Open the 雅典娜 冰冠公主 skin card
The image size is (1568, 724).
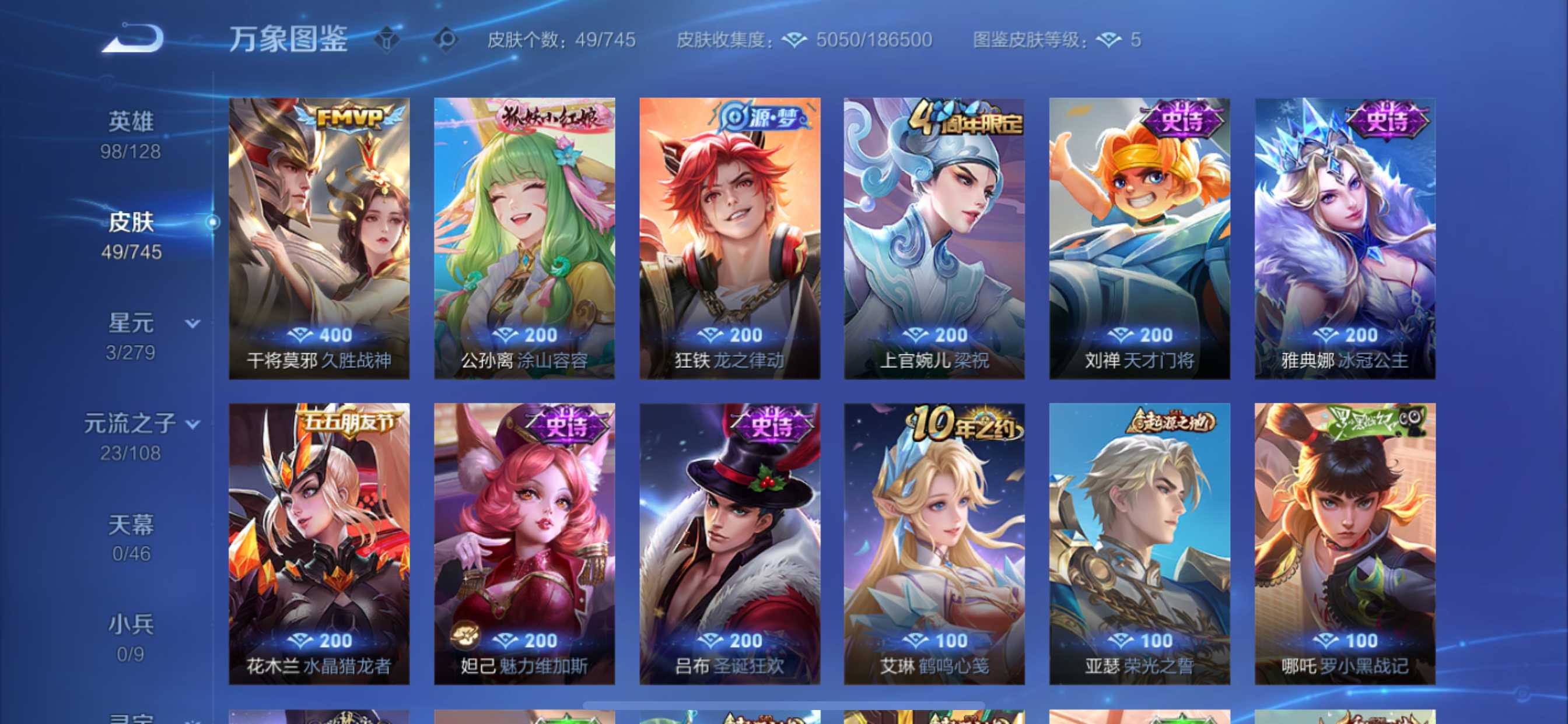[x=1345, y=238]
